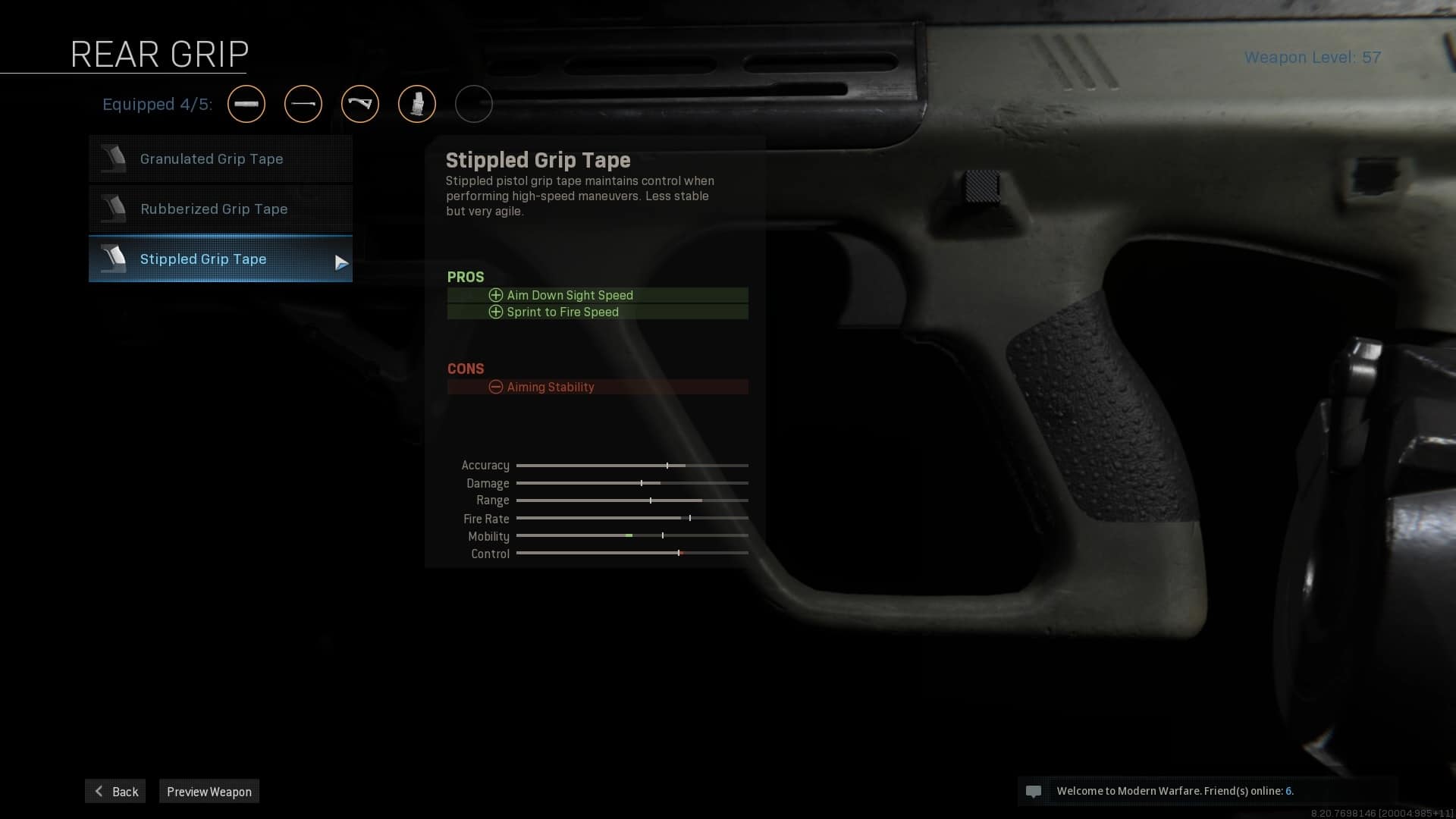
Task: Click the empty fifth attachment slot
Action: click(x=474, y=104)
